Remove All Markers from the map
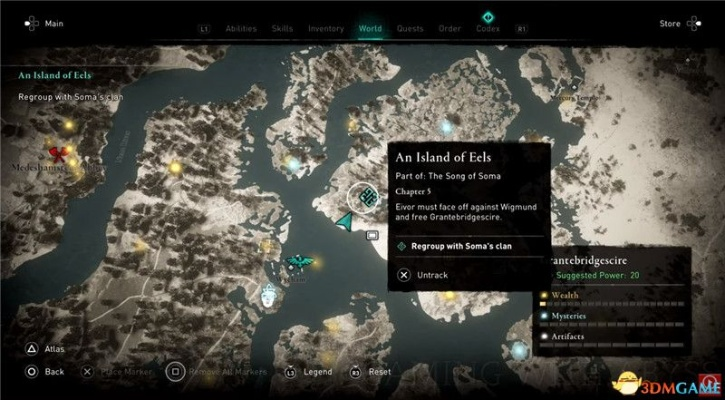Image resolution: width=725 pixels, height=400 pixels. click(x=215, y=371)
